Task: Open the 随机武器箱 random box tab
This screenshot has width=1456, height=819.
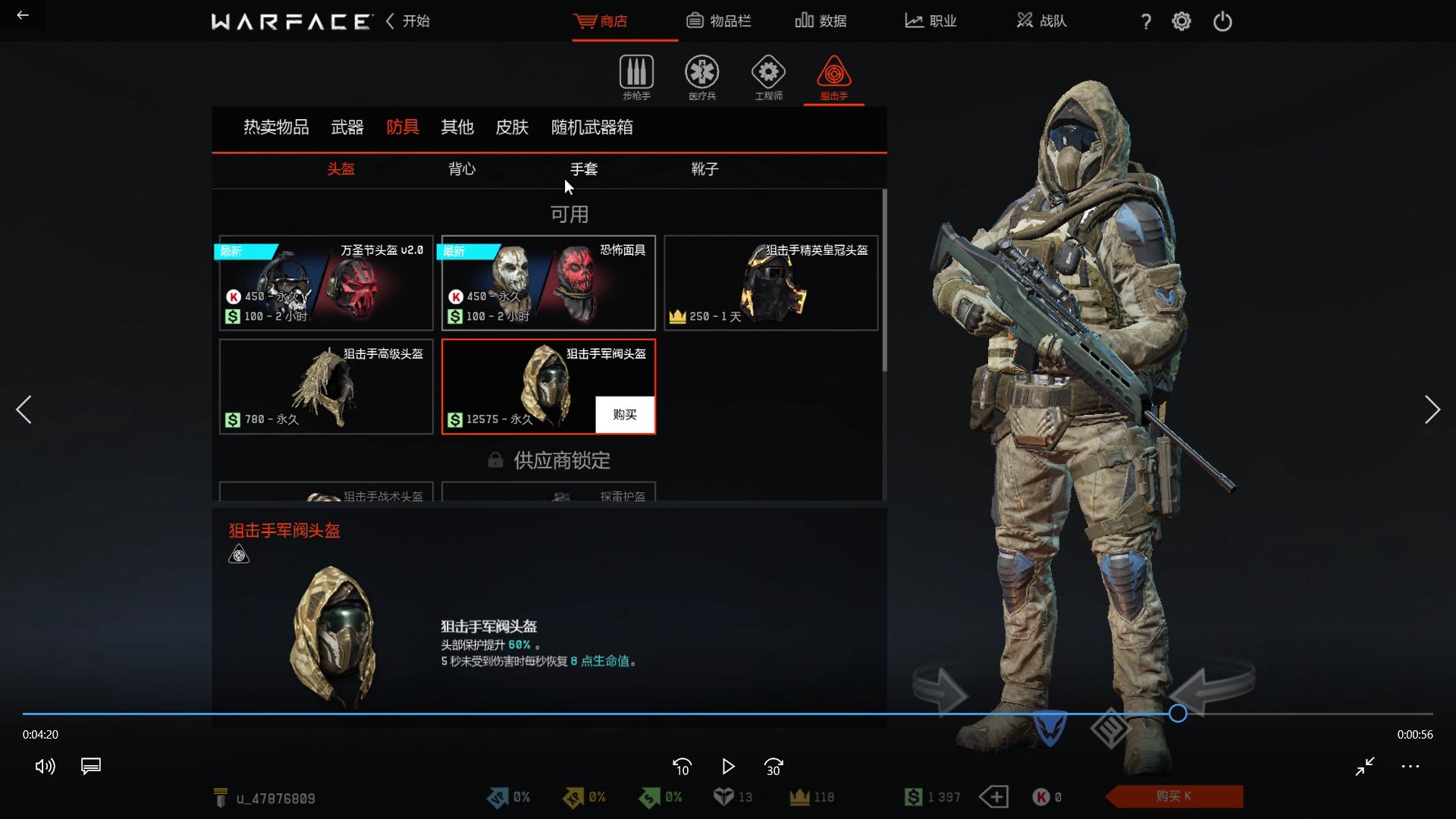Action: coord(591,127)
